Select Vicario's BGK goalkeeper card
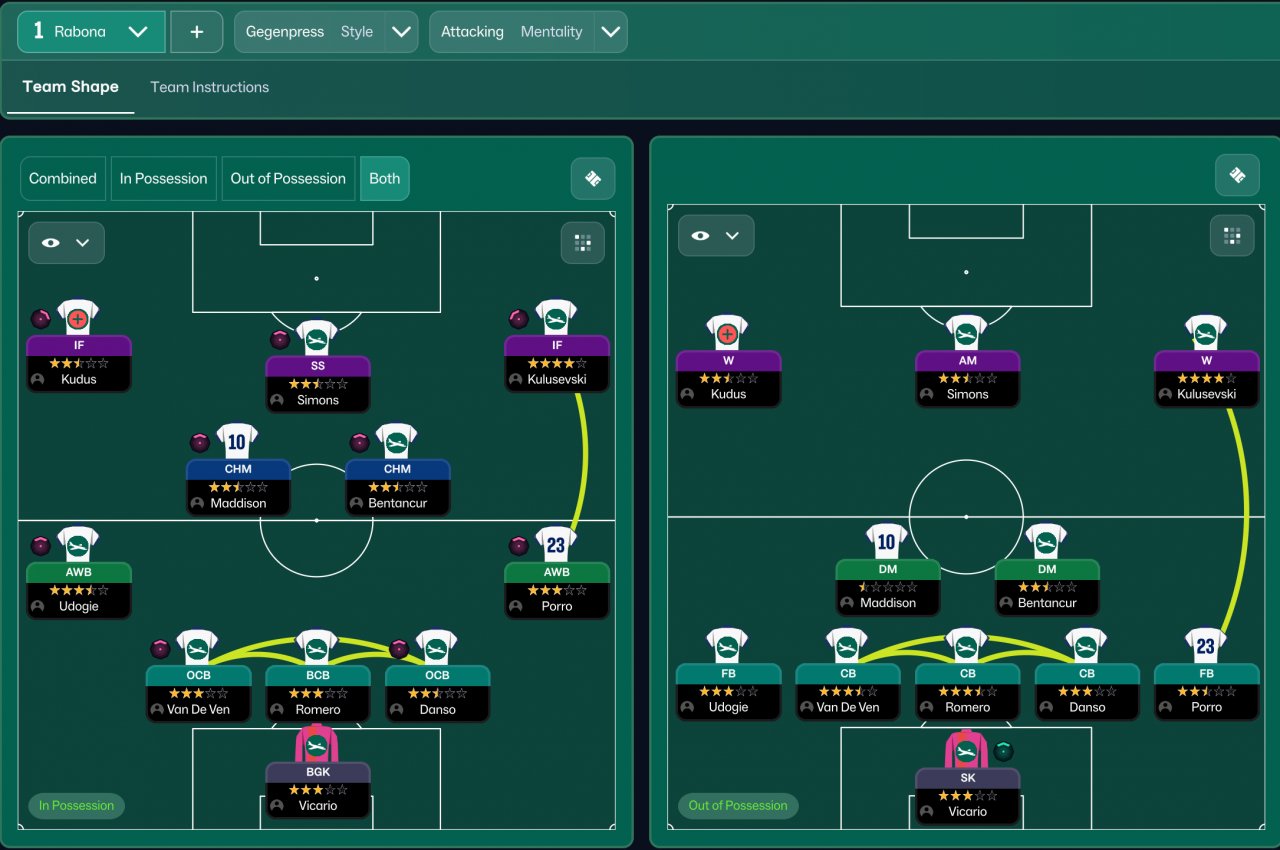The height and width of the screenshot is (850, 1280). [317, 788]
